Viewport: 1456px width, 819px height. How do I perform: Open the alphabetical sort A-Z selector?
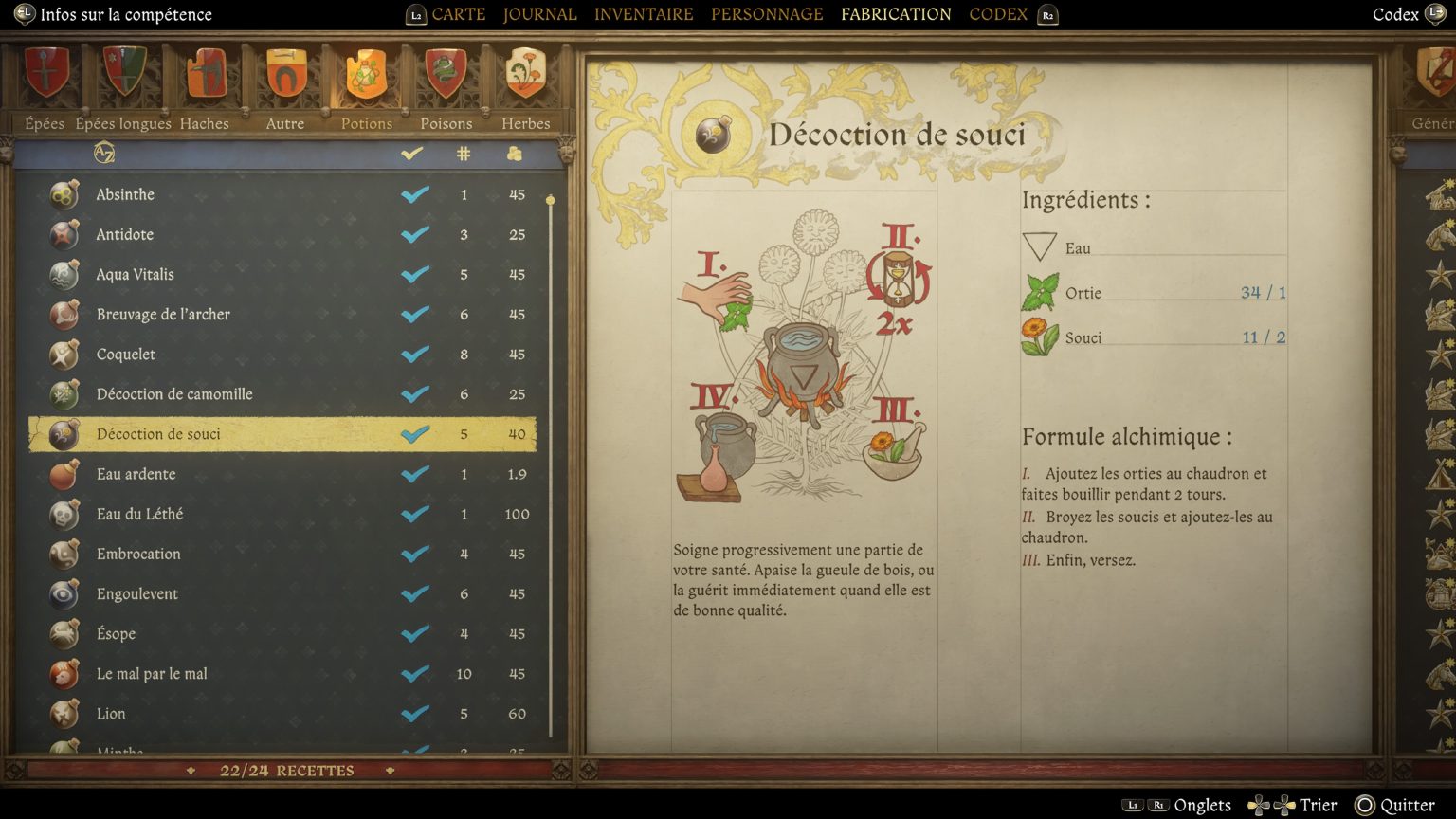[x=102, y=154]
